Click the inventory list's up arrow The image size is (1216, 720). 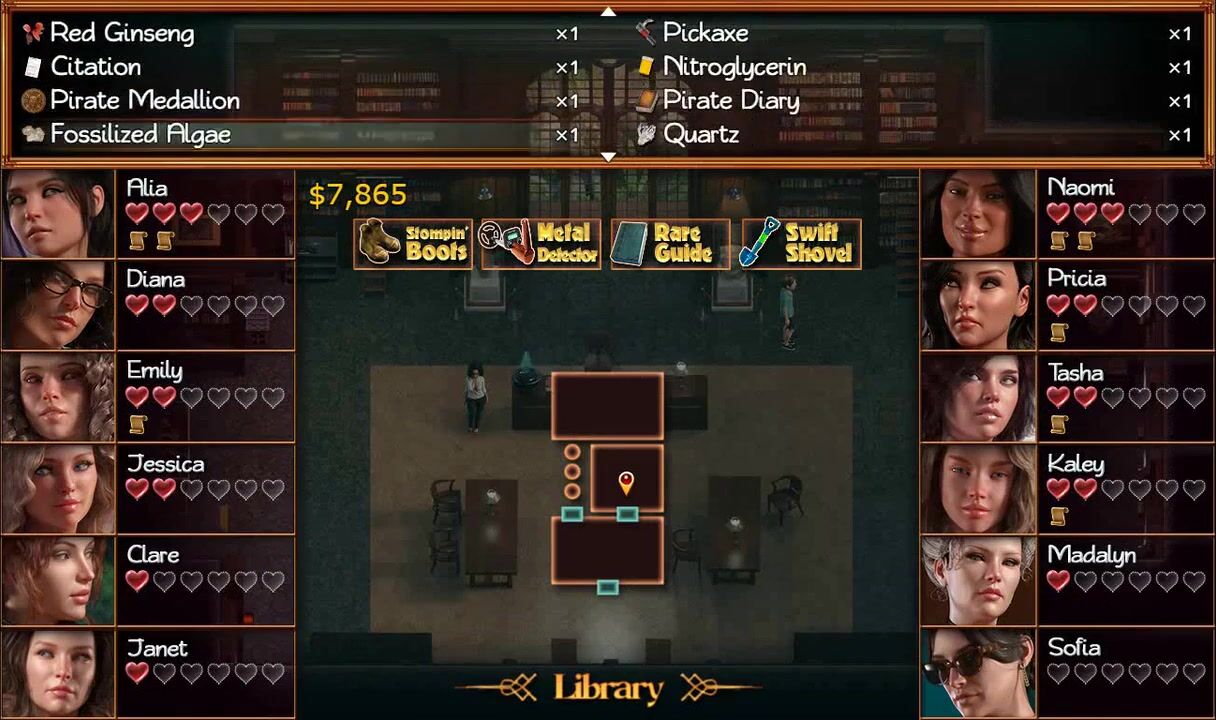click(x=608, y=11)
